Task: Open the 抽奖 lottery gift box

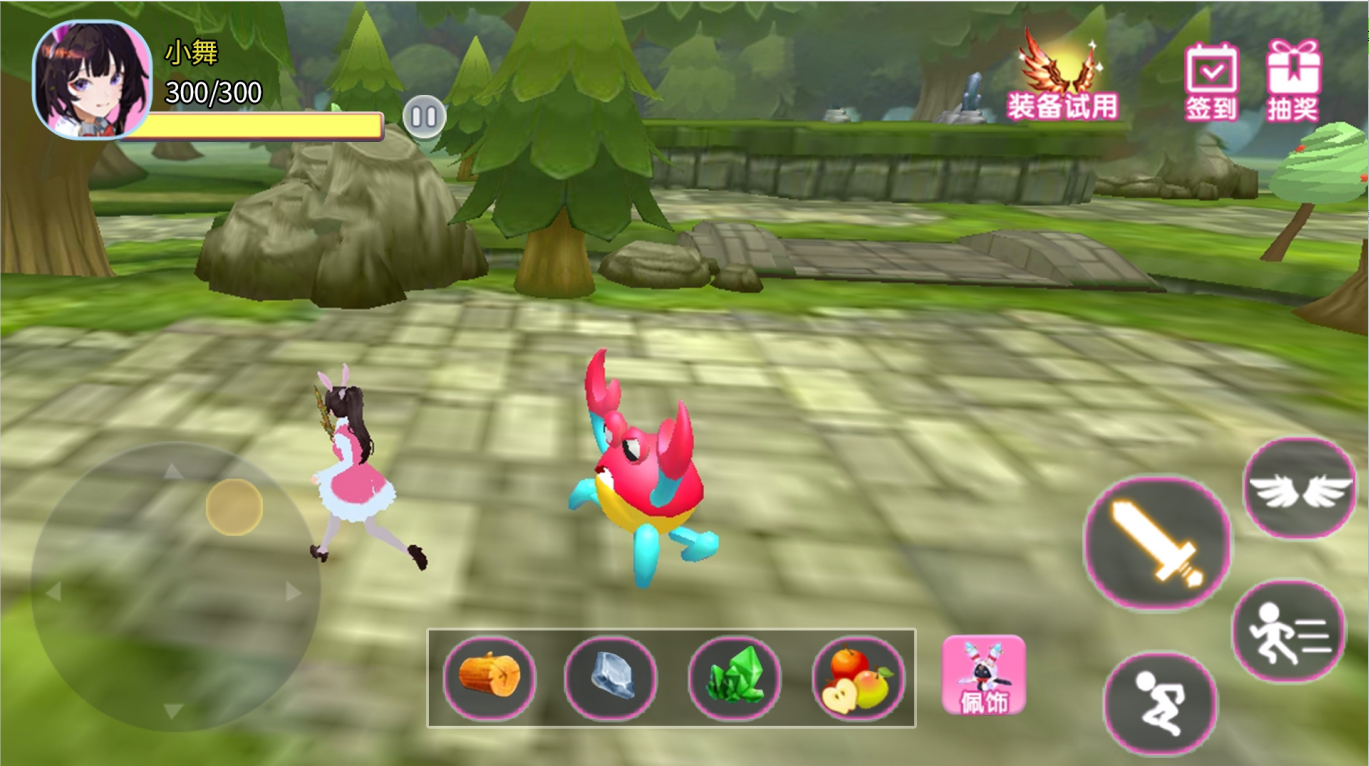Action: coord(1293,80)
